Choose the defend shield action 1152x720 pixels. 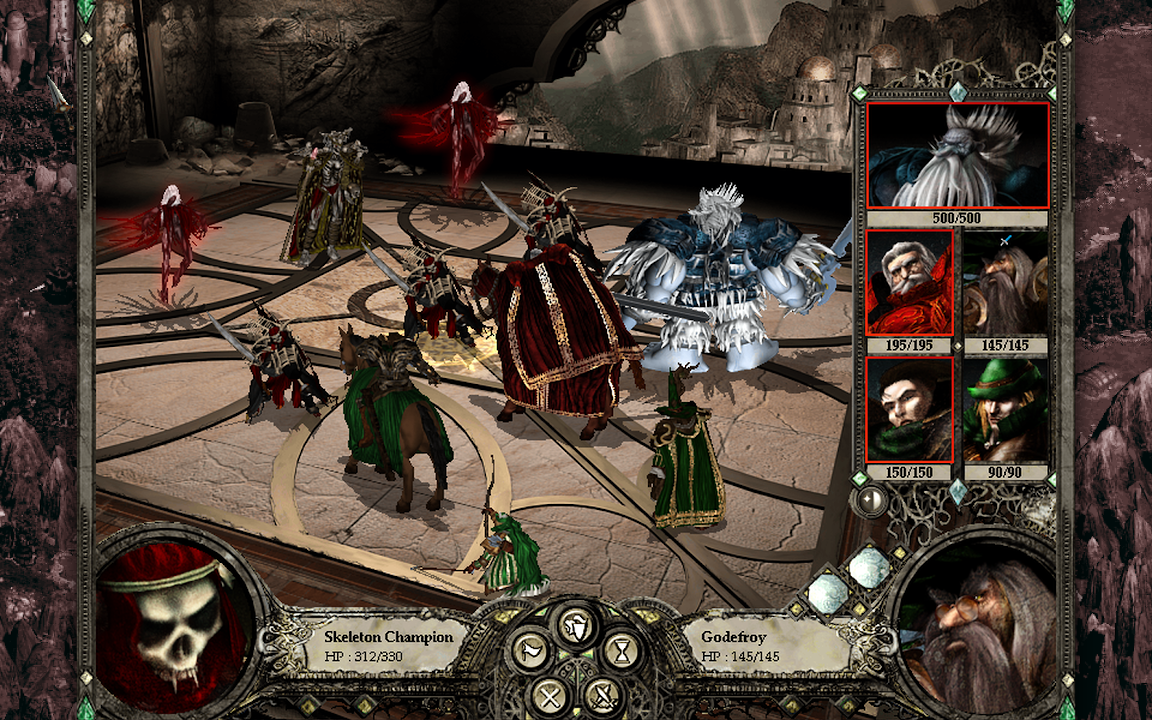click(x=576, y=626)
